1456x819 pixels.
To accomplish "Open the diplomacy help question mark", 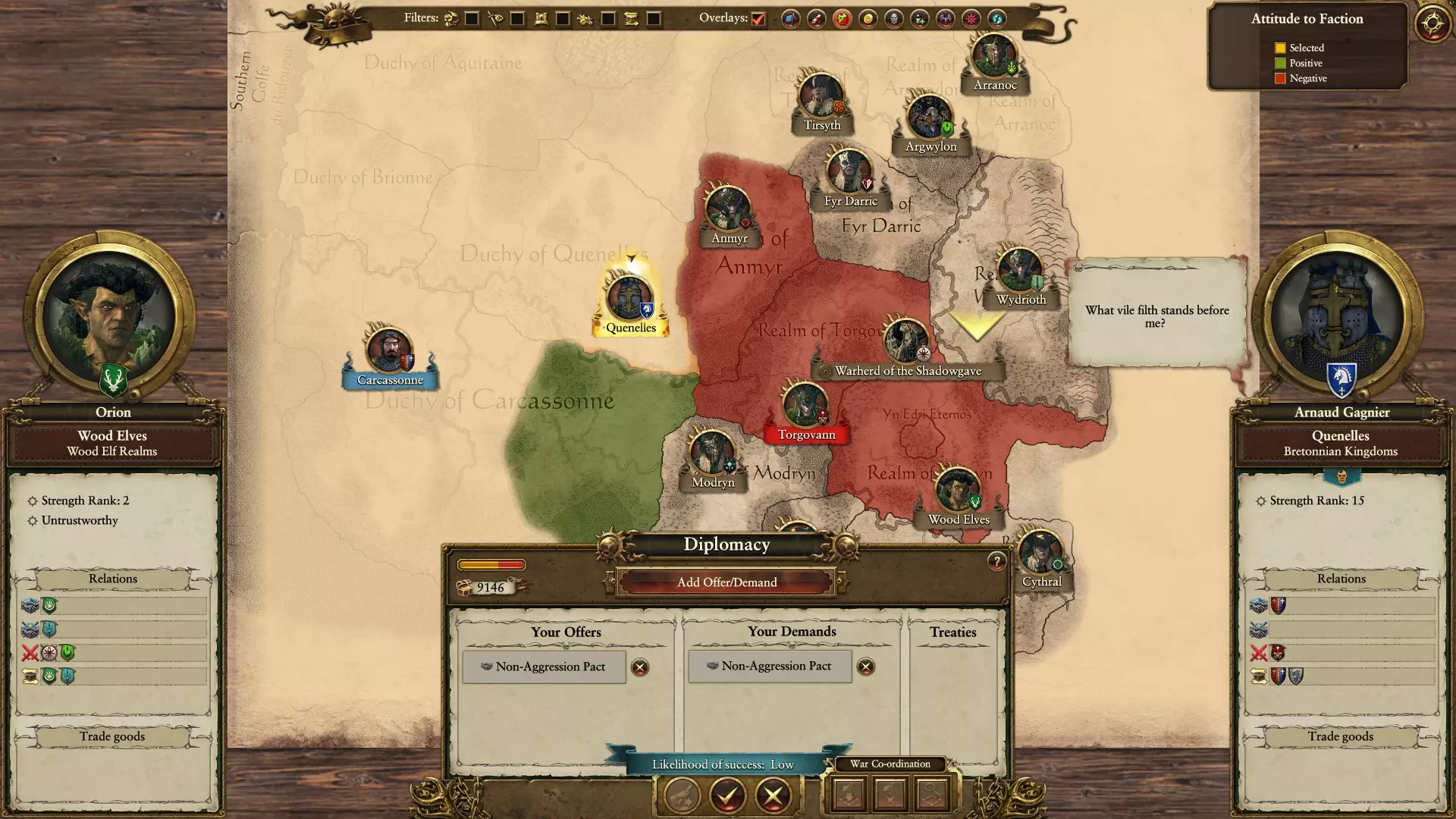I will (996, 561).
